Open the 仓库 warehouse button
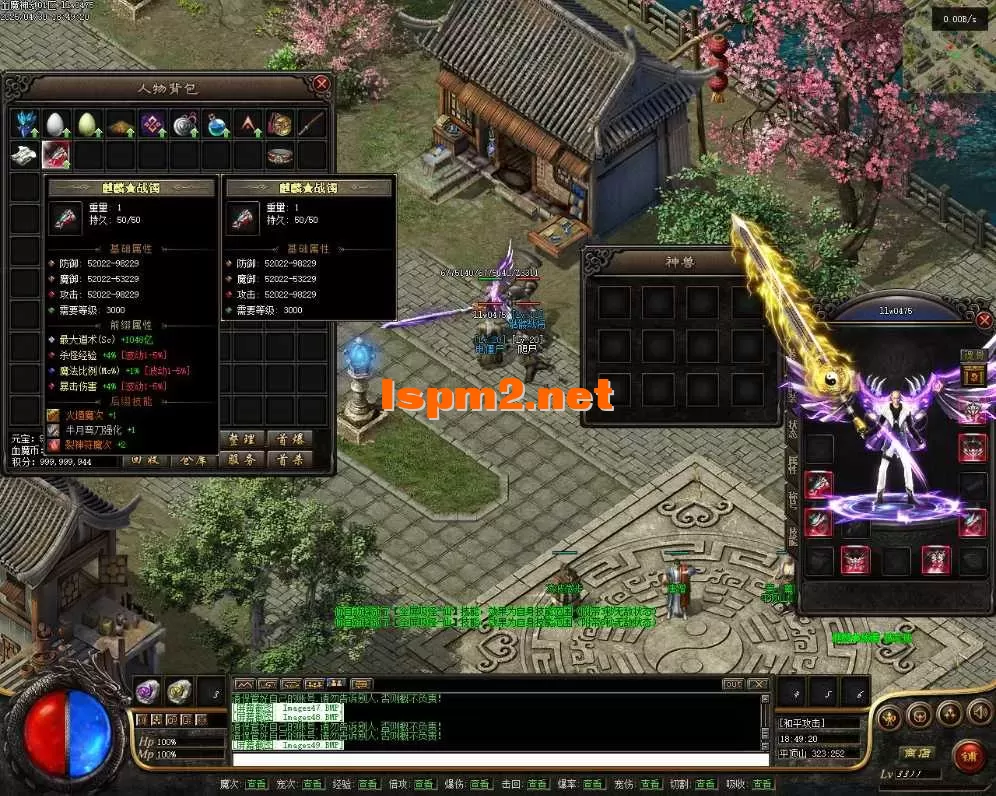 click(x=195, y=460)
